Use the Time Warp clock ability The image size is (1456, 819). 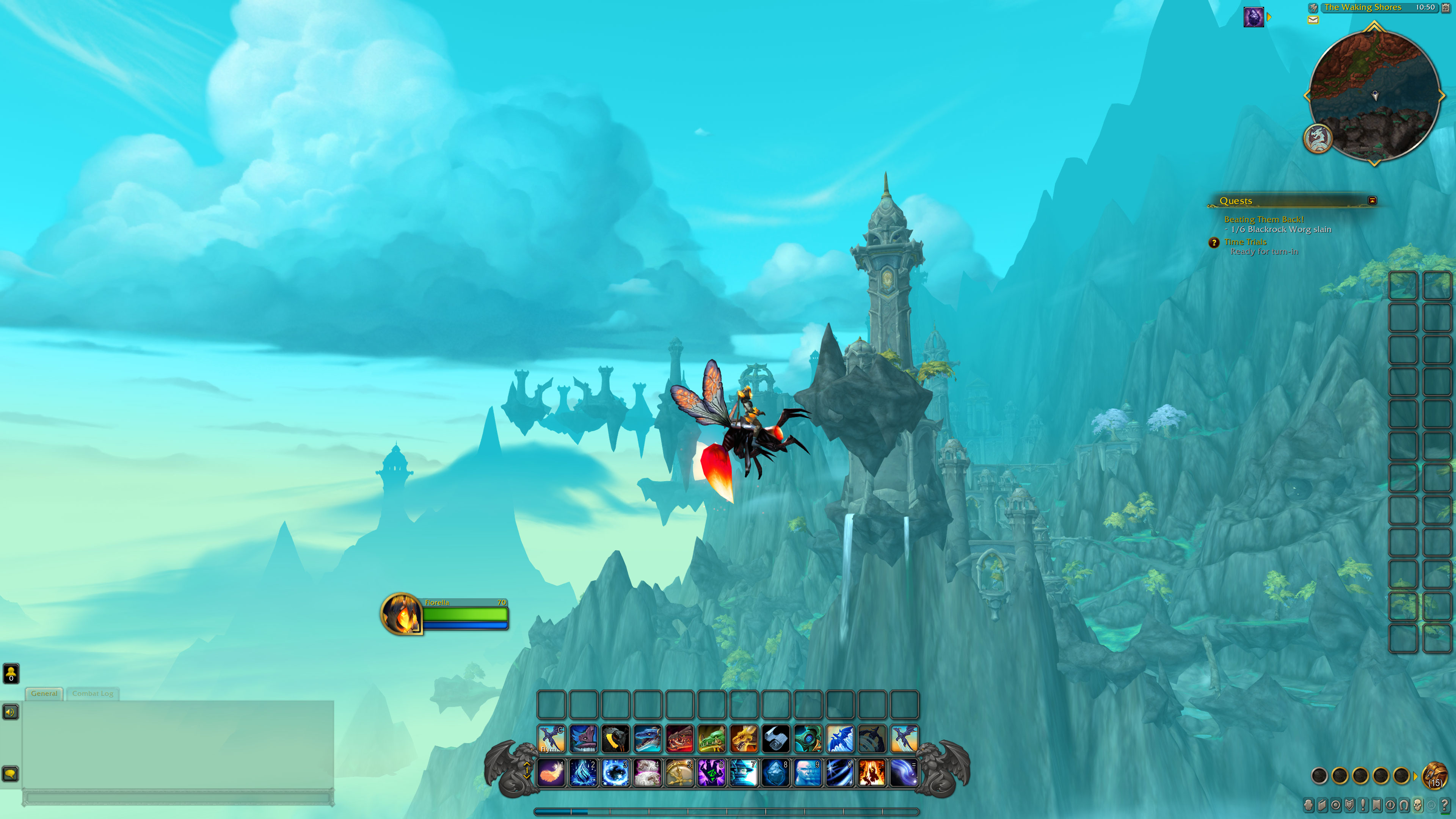[679, 773]
